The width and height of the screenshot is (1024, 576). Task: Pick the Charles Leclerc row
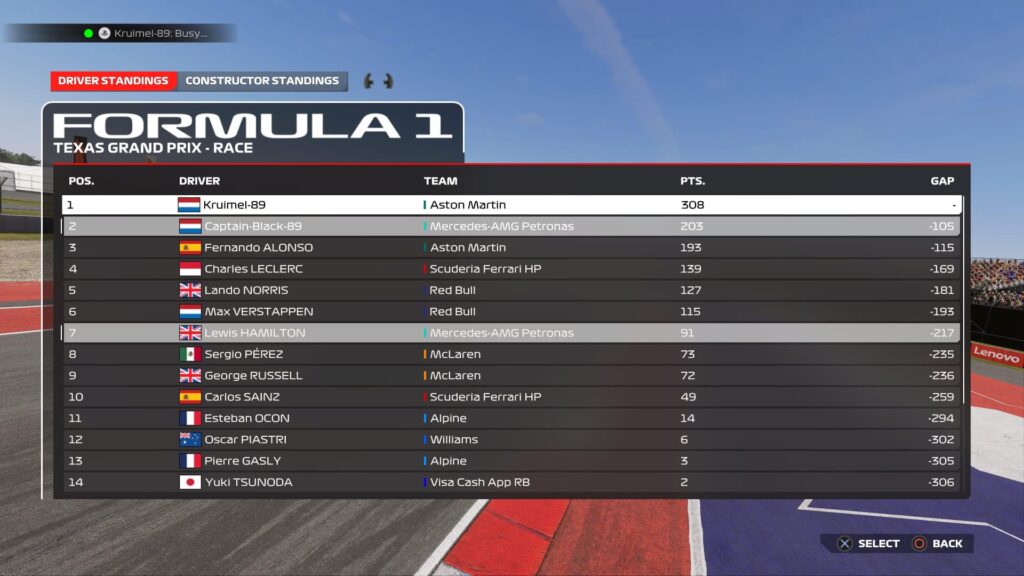(511, 269)
